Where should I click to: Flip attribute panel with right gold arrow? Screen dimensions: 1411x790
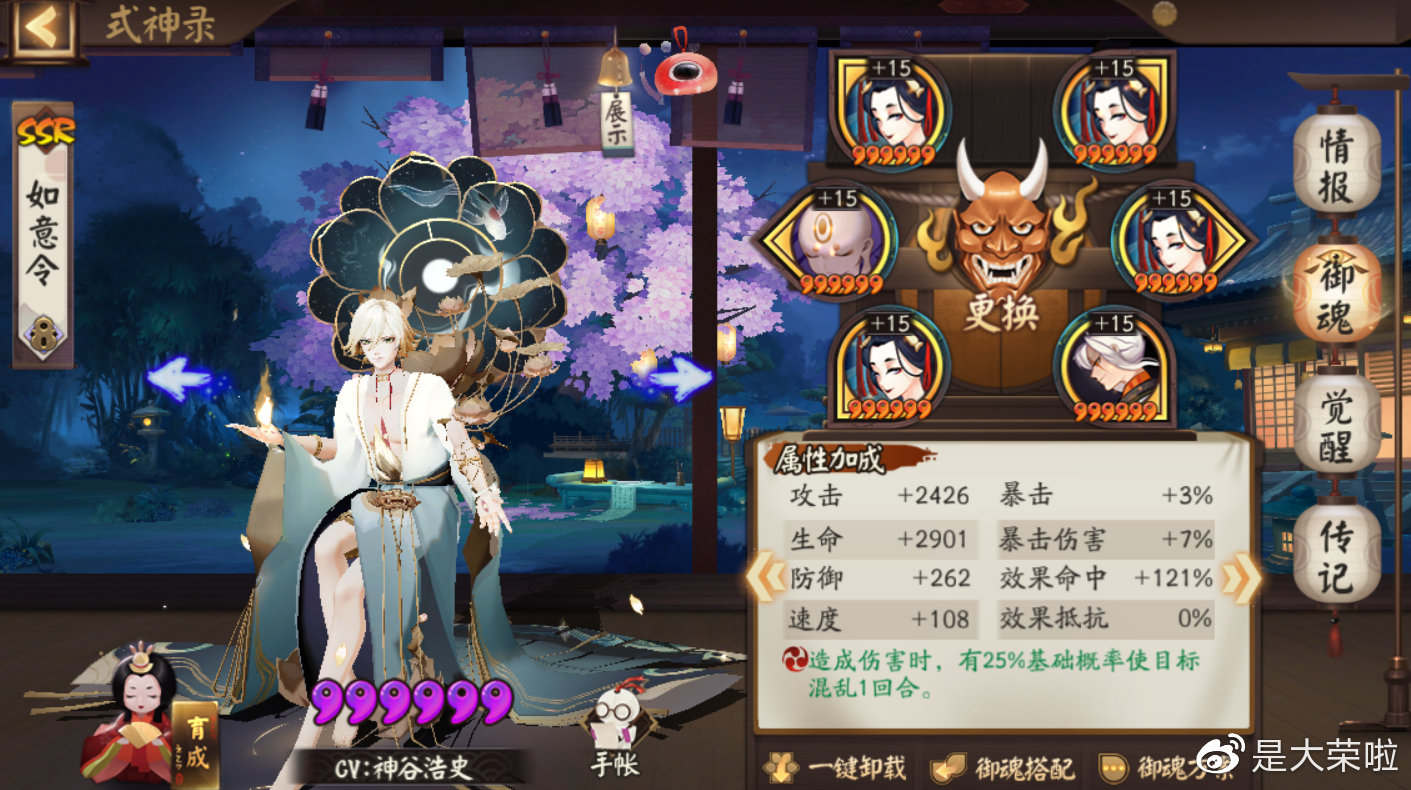(x=1240, y=579)
